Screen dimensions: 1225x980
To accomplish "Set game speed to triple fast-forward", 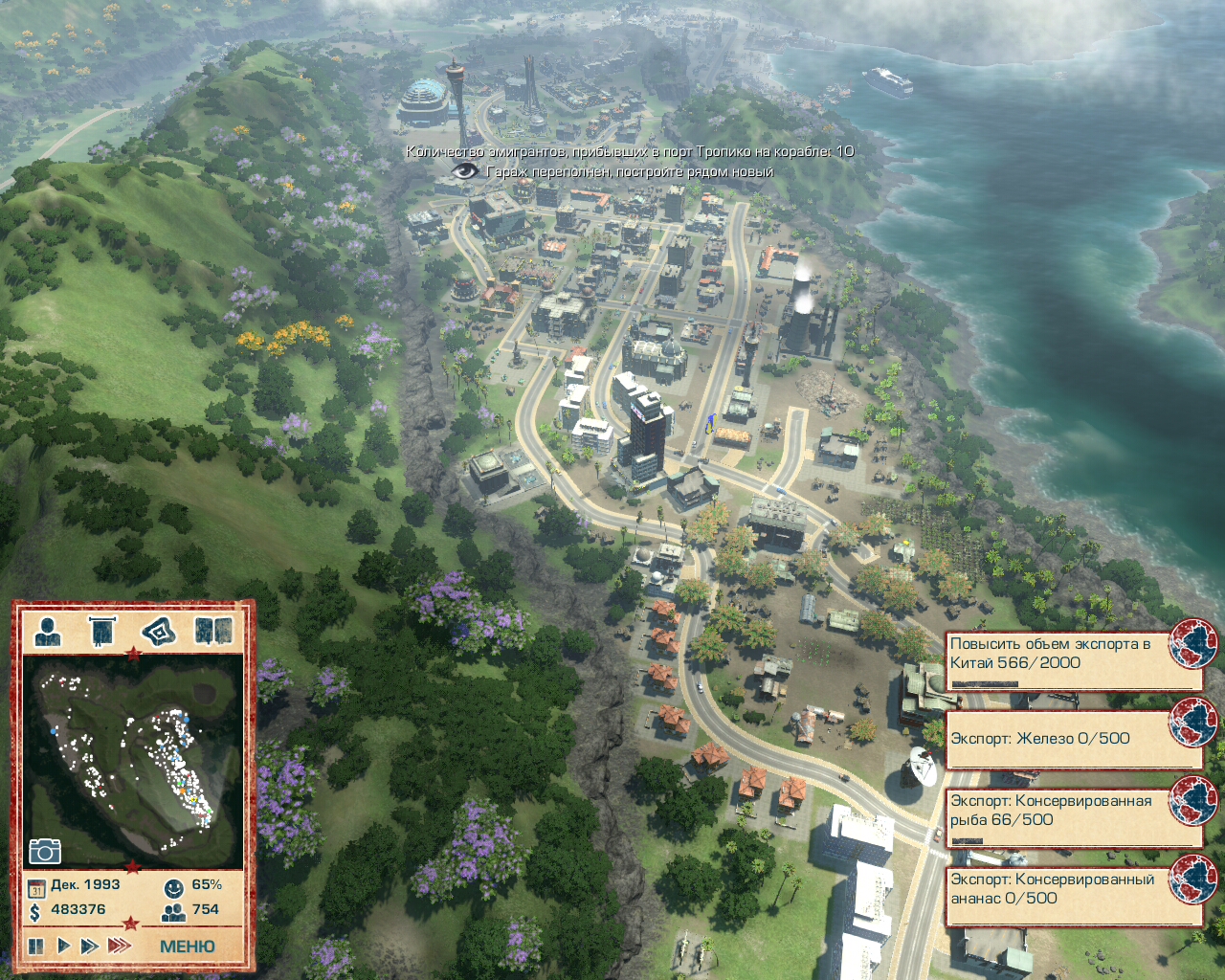I will point(120,946).
